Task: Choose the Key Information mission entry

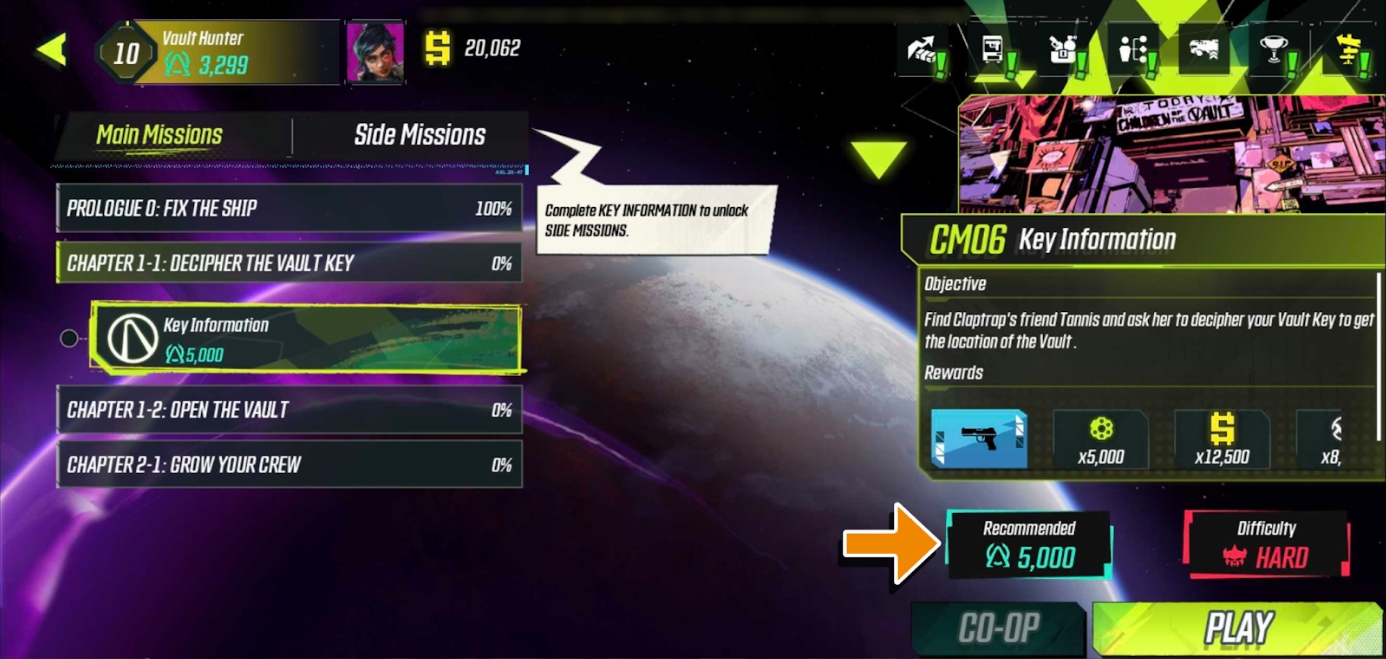Action: pos(305,339)
